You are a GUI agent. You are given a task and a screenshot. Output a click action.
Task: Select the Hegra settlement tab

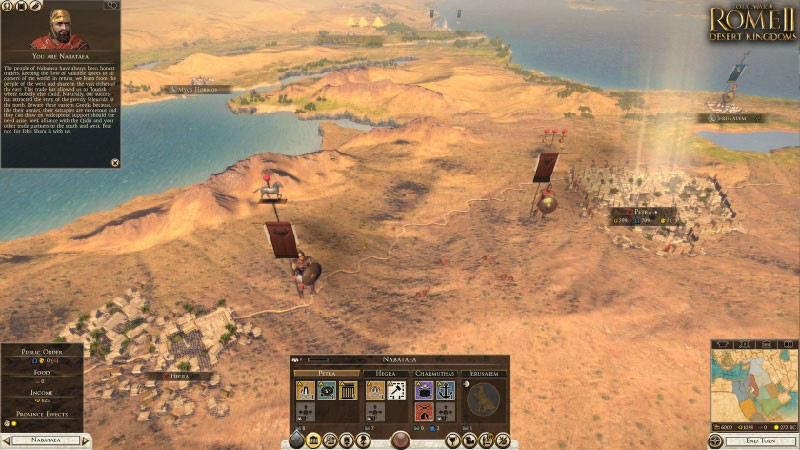385,374
